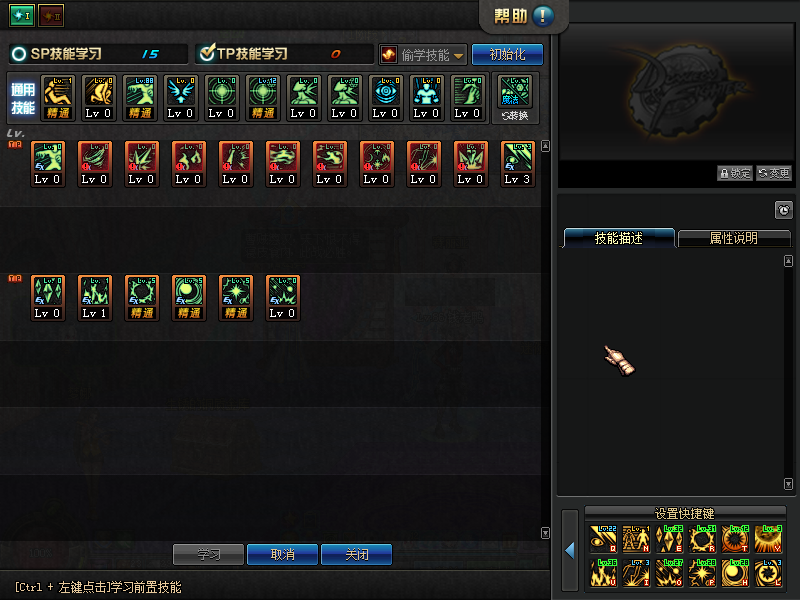Viewport: 800px width, 600px height.
Task: Click the blue left arrow beside the hotkey slots
Action: click(x=569, y=550)
